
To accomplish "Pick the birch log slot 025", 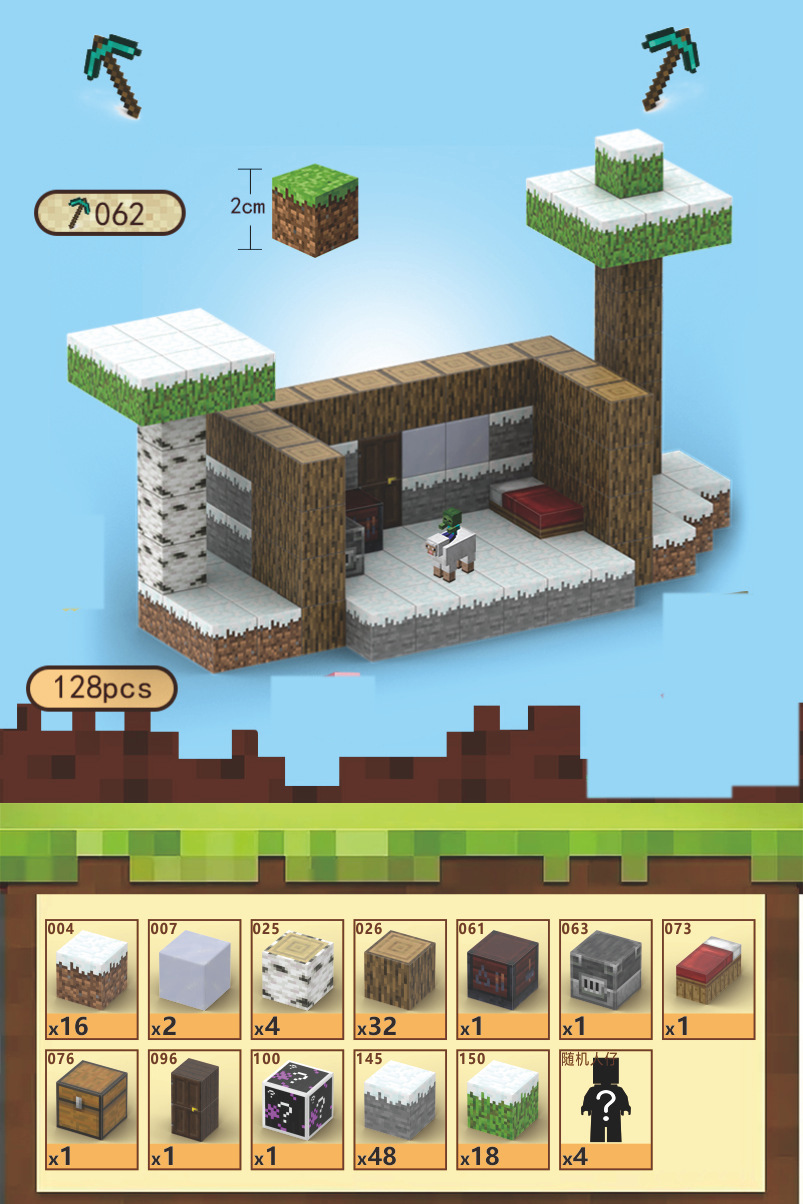I will coord(297,980).
